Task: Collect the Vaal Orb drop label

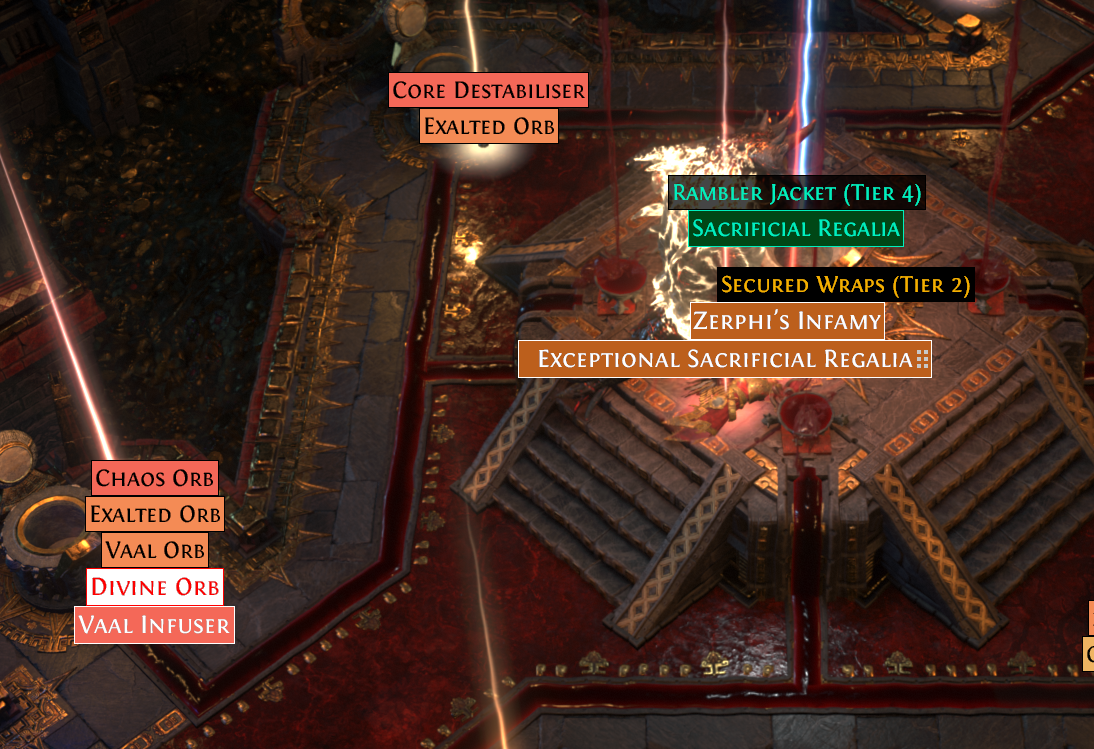Action: click(x=155, y=550)
